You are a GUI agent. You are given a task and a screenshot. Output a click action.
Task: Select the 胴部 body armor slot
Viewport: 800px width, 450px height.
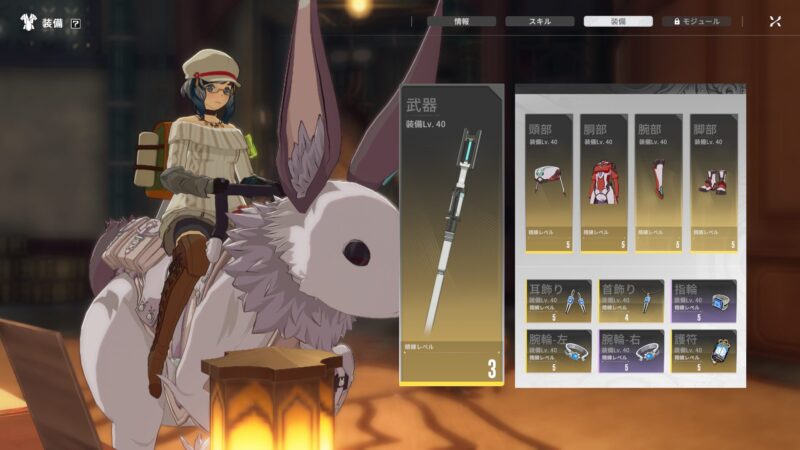(603, 182)
